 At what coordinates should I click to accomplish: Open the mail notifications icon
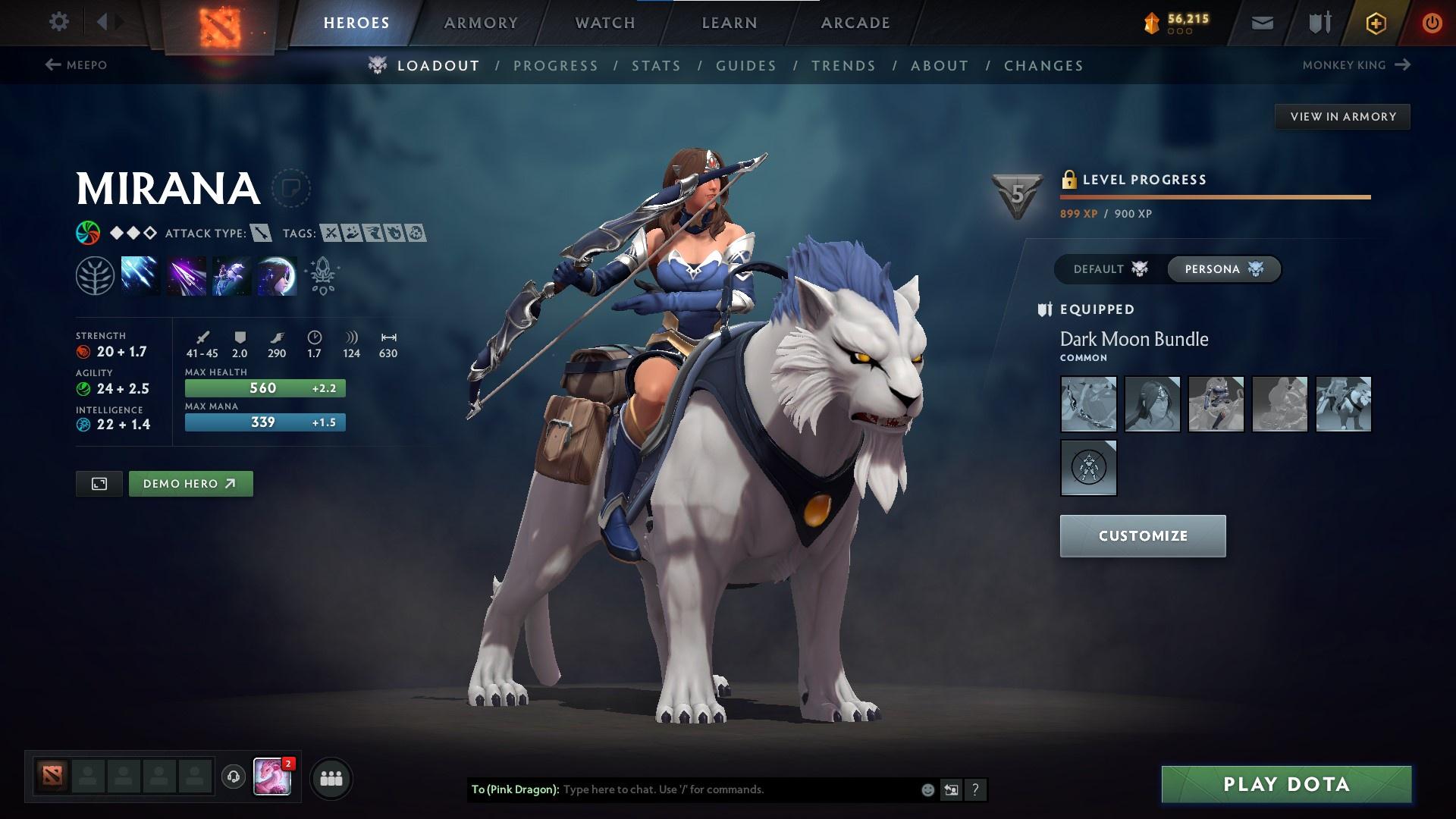(x=1262, y=23)
